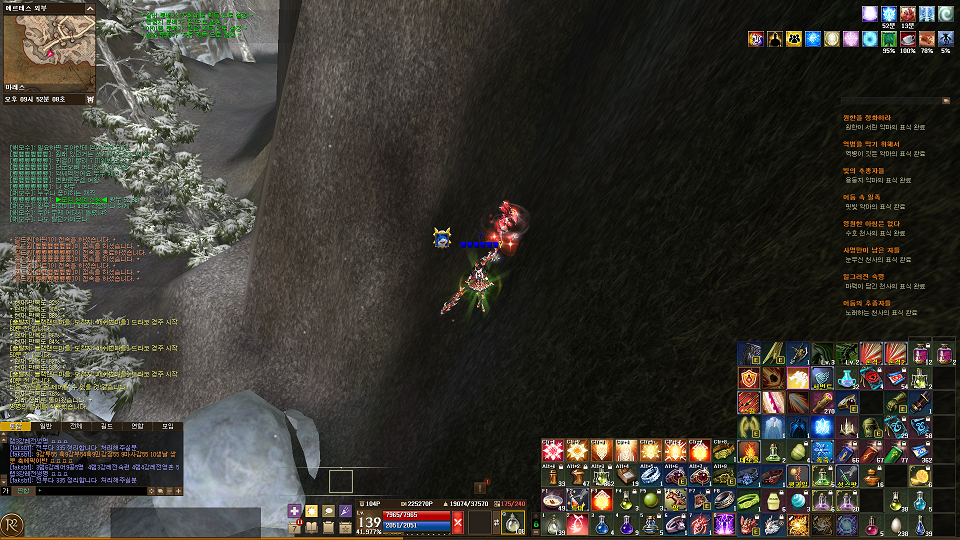960x540 pixels.
Task: Select the teacup buff icon showing 100%
Action: 909,39
